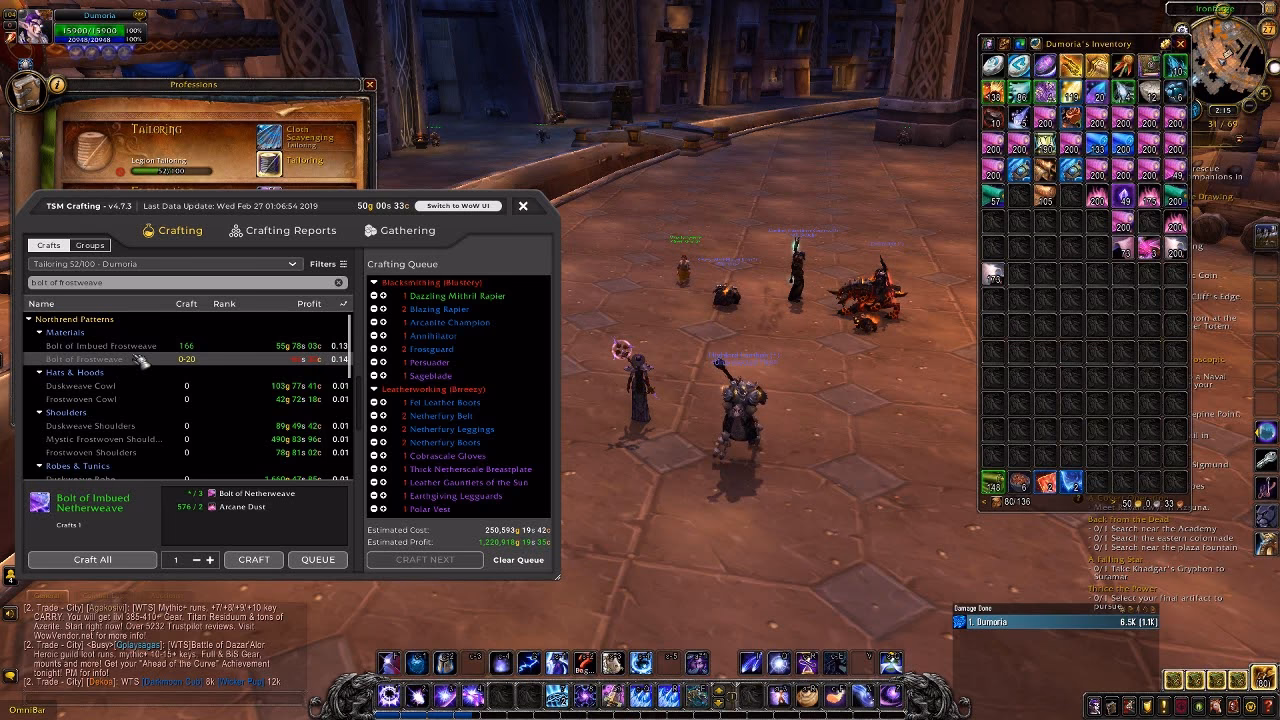Switch to WoW UI button
1280x720 pixels.
(x=458, y=206)
